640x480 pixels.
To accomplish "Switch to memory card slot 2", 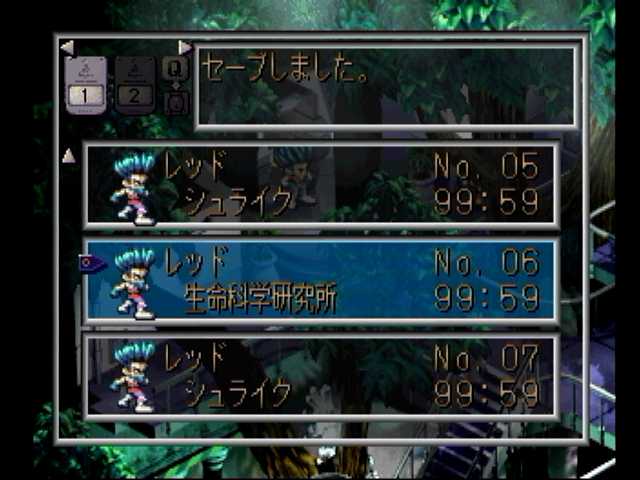I will 135,82.
